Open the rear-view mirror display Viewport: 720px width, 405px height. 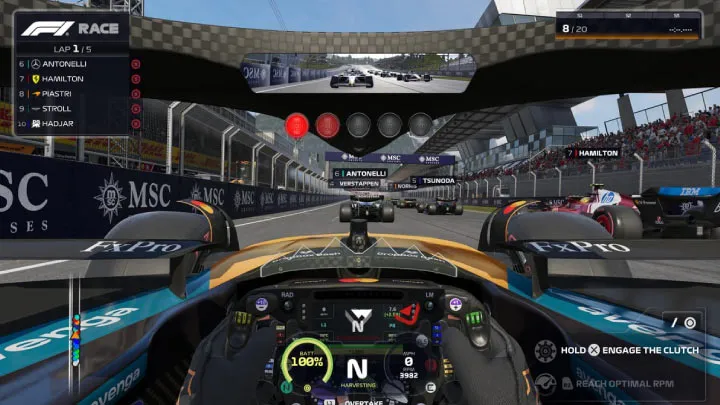pyautogui.click(x=357, y=74)
